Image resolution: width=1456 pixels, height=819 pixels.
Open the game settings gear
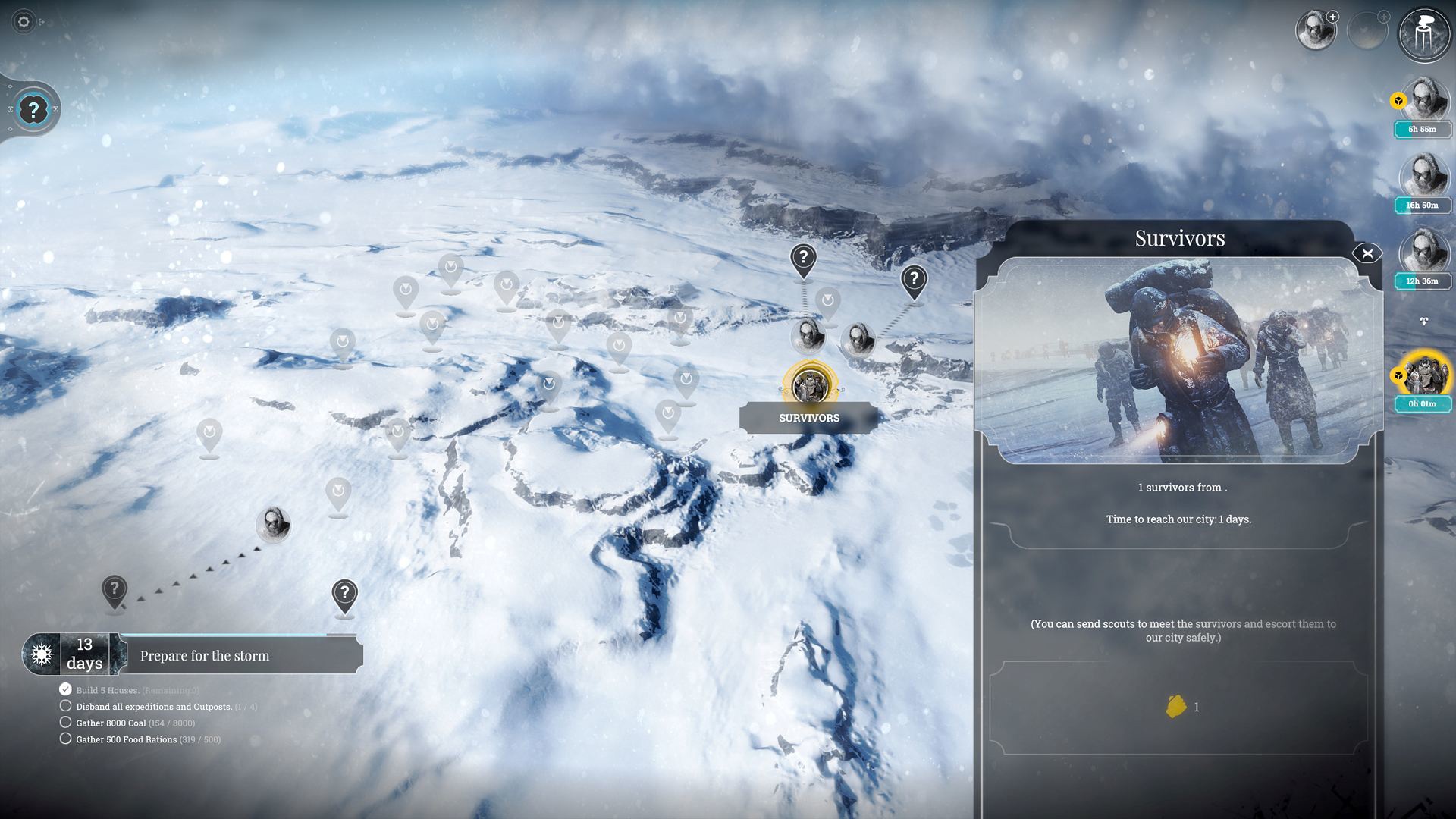24,23
